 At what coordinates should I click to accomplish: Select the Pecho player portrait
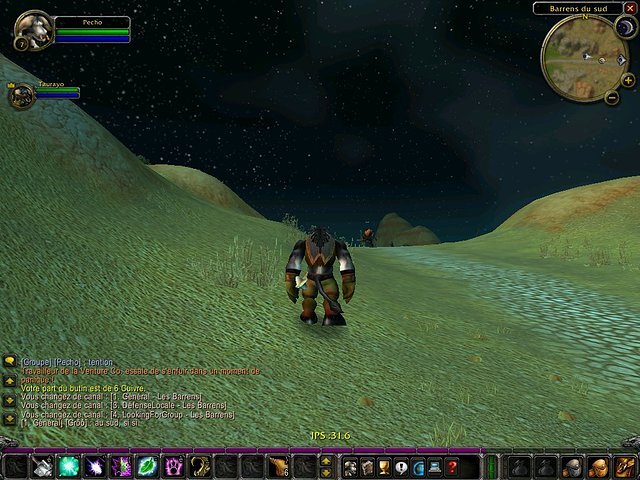click(x=33, y=31)
